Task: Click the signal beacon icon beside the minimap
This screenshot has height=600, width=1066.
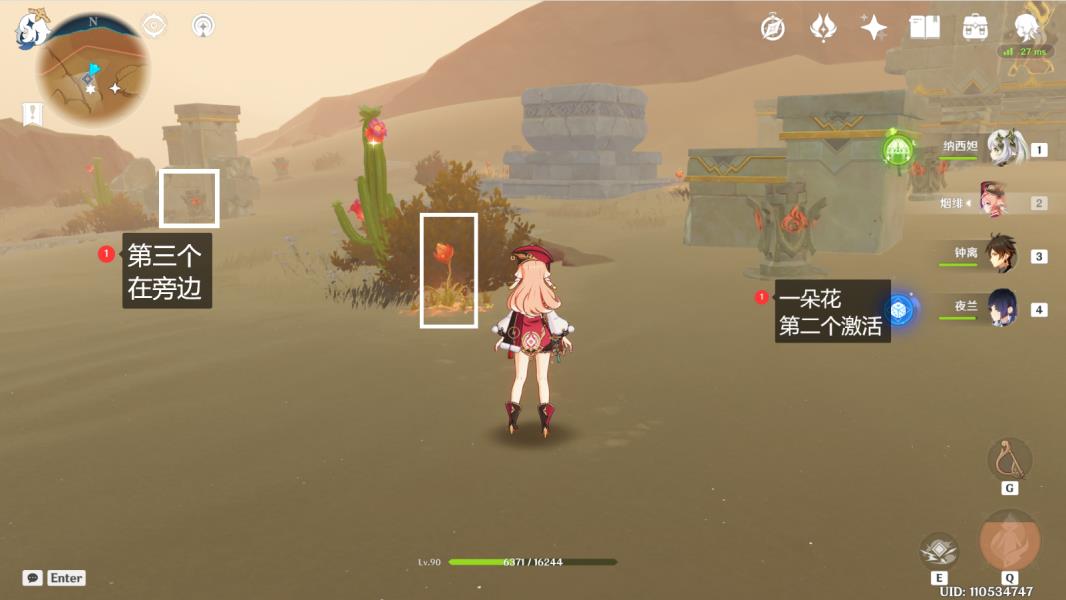Action: click(x=203, y=25)
